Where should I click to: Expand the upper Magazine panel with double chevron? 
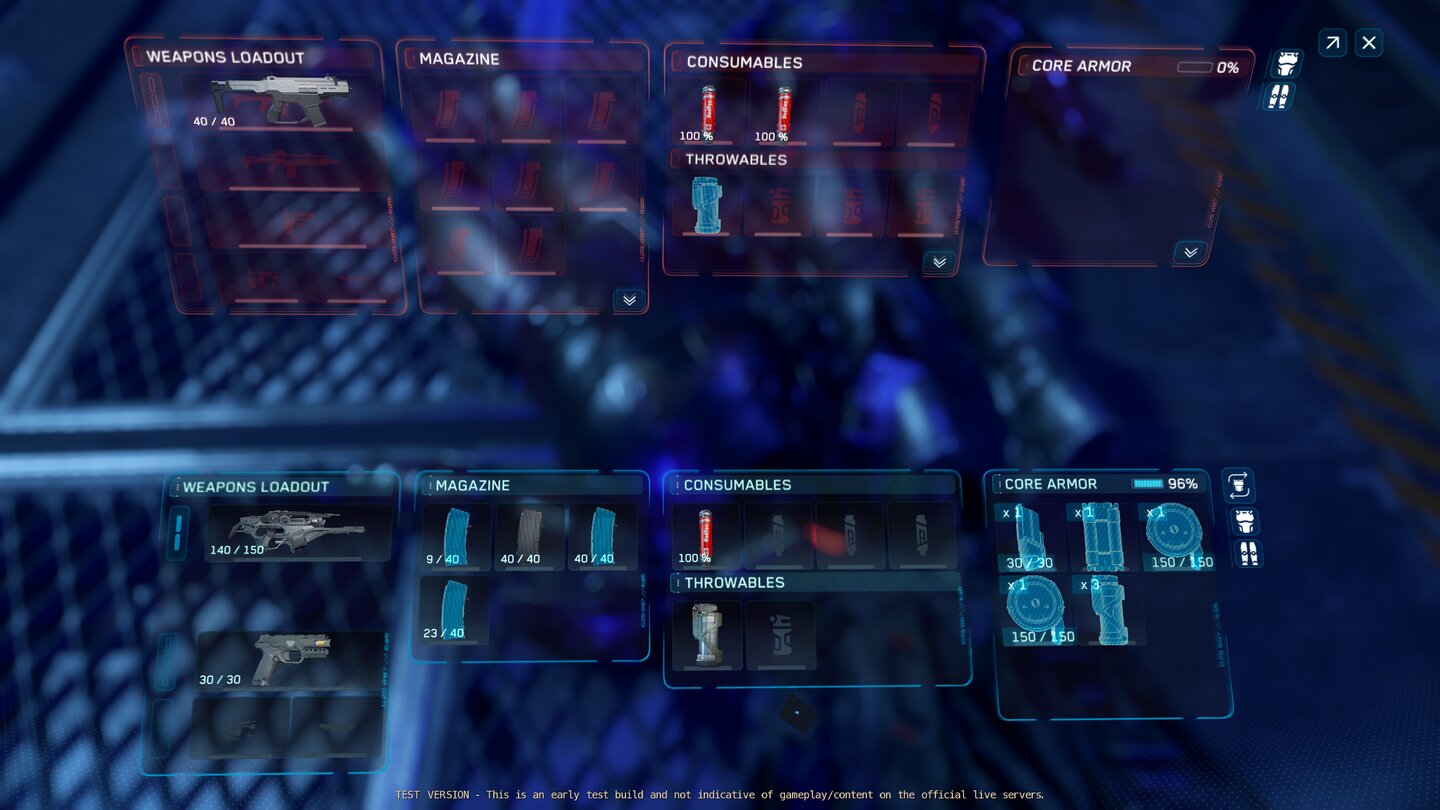[629, 301]
